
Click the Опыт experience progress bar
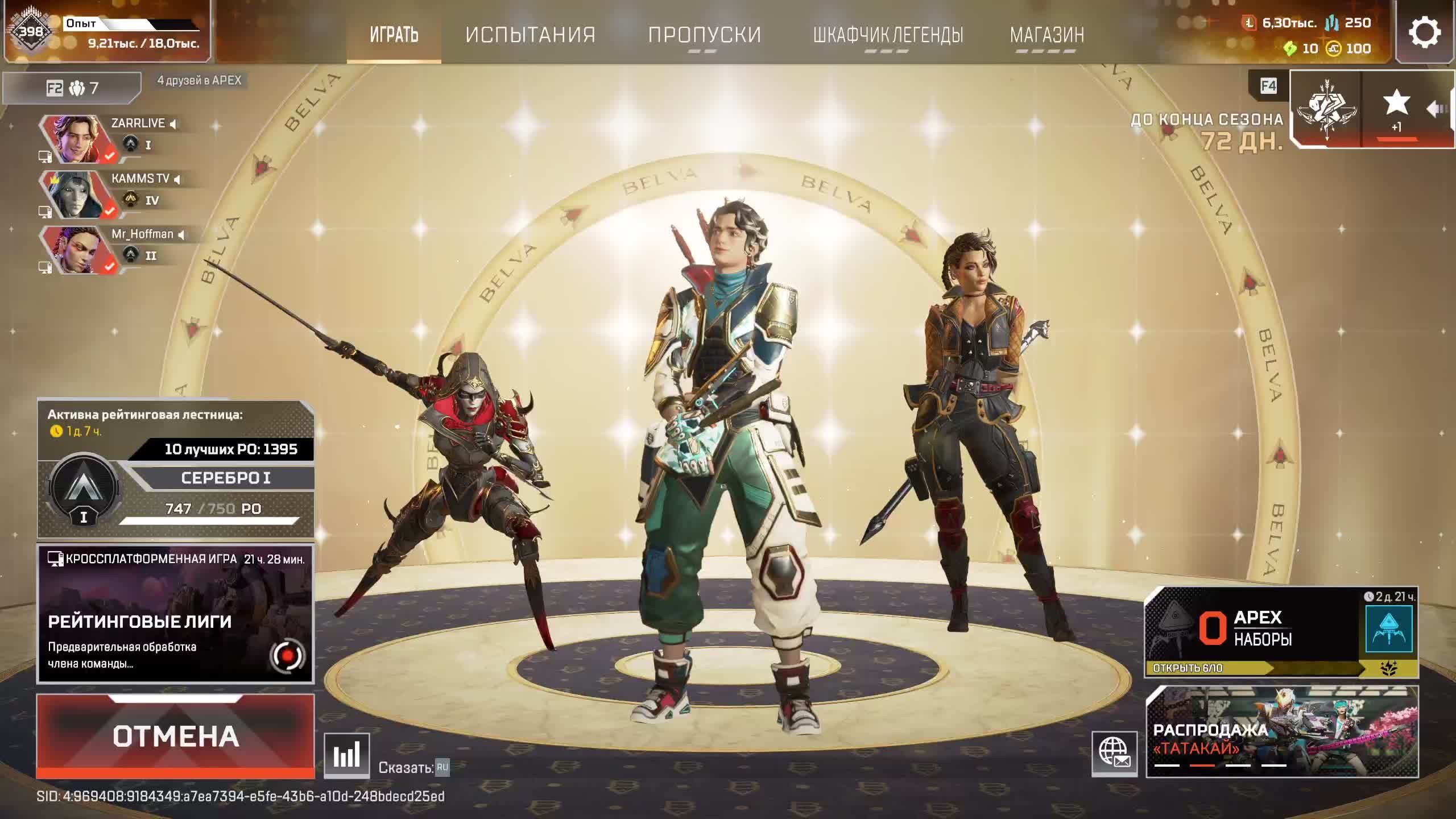131,24
